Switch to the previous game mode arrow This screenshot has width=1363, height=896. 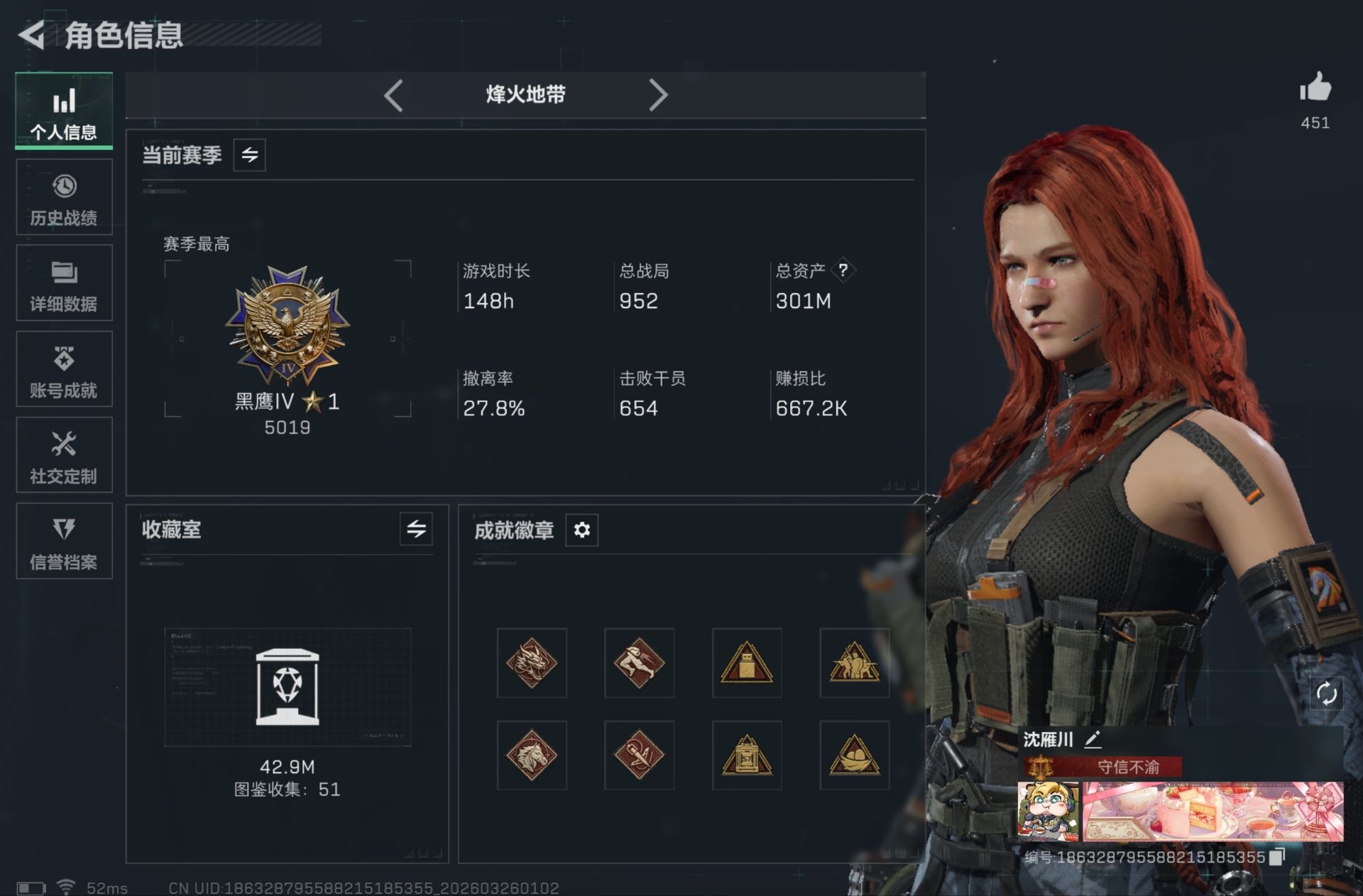[x=393, y=95]
